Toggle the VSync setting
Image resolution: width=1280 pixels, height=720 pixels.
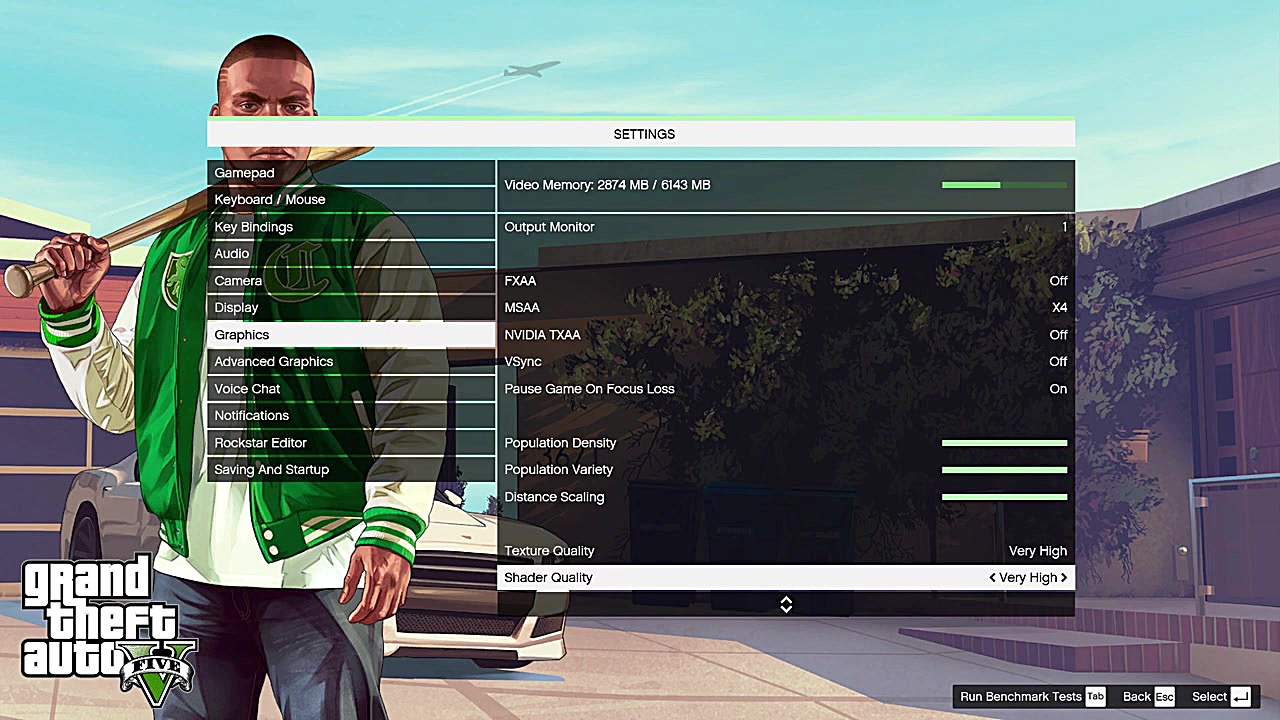(785, 362)
